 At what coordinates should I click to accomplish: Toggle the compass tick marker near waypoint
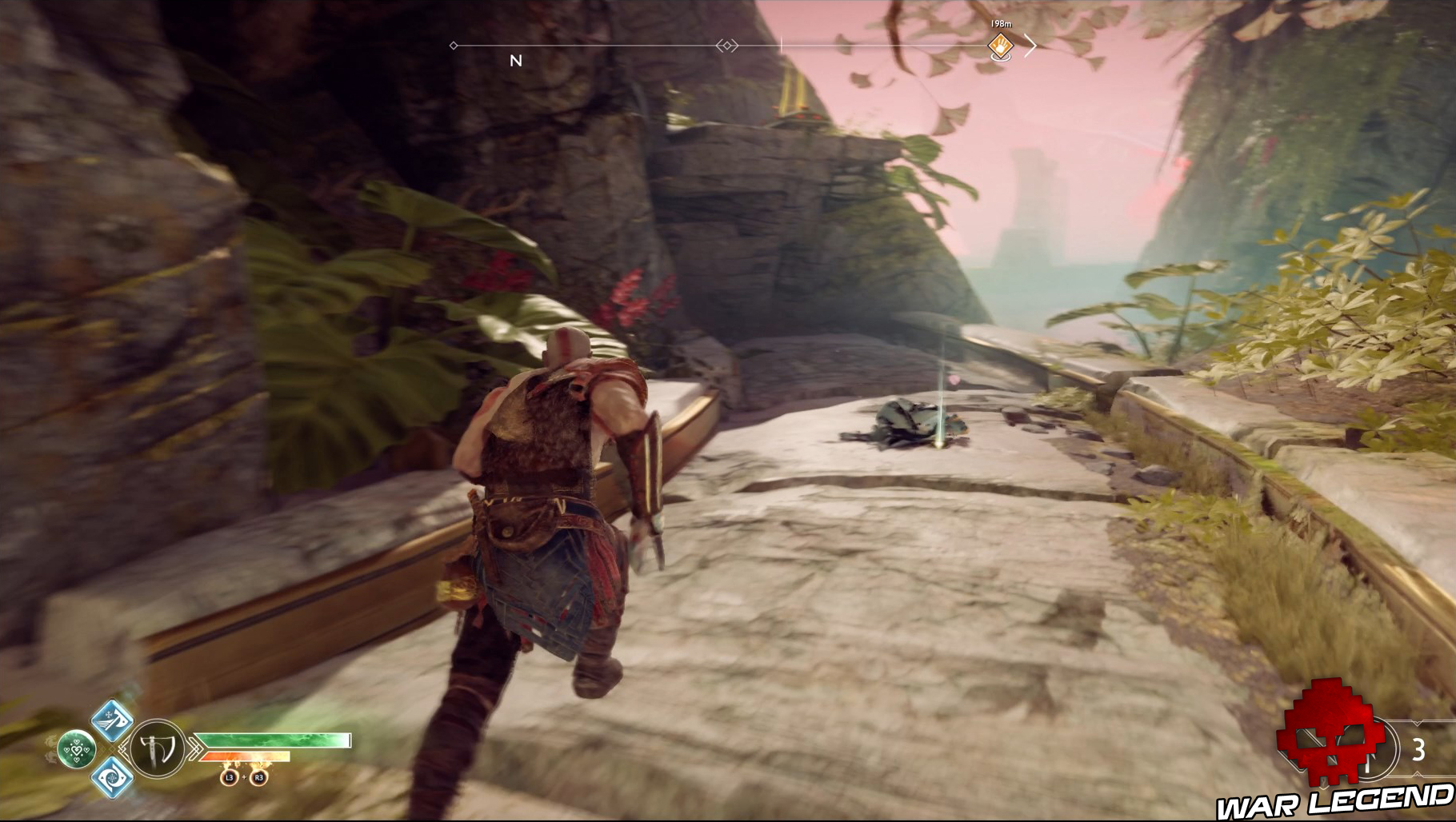click(782, 46)
